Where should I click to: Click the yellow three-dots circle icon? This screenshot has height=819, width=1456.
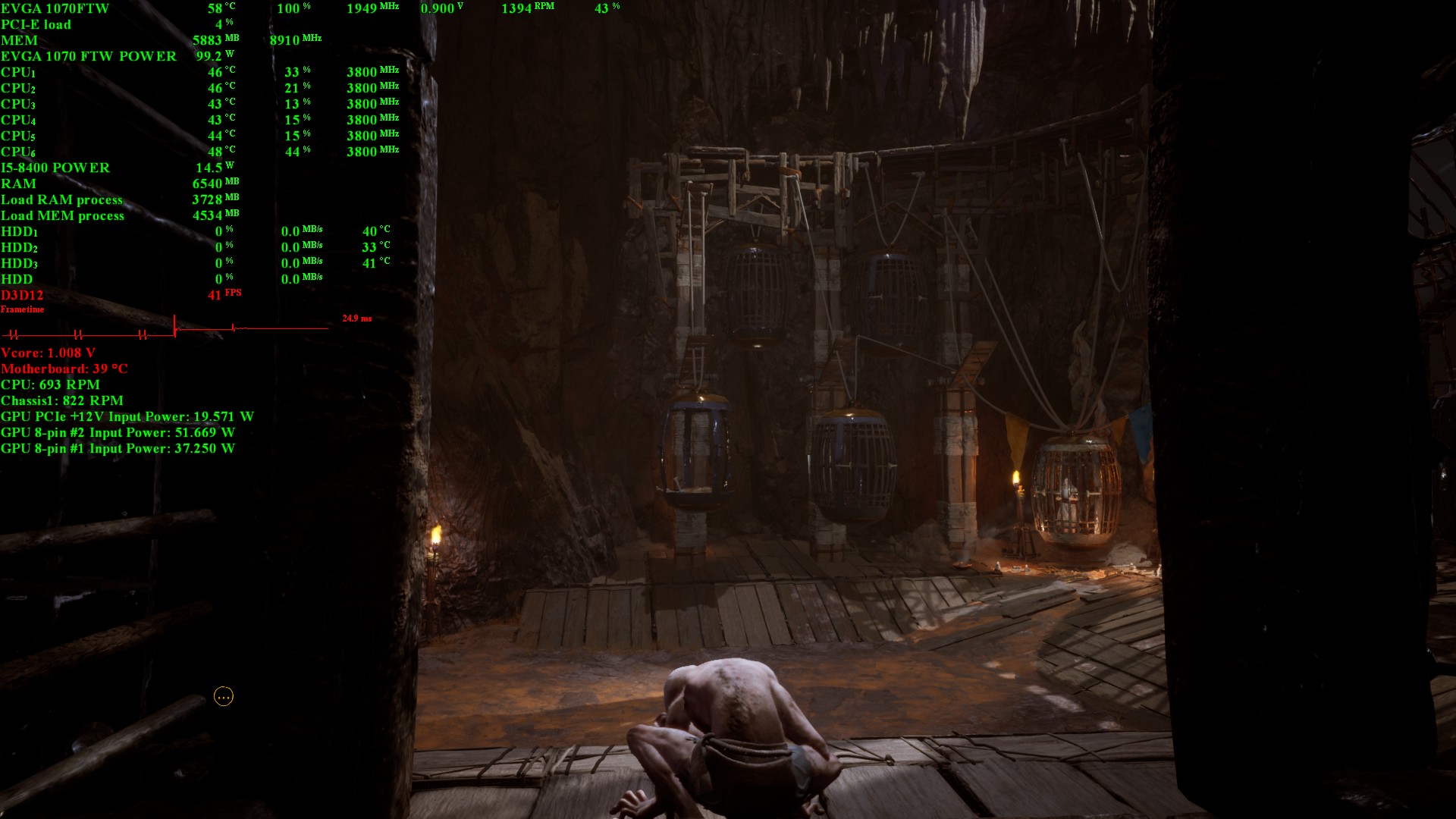[x=224, y=696]
